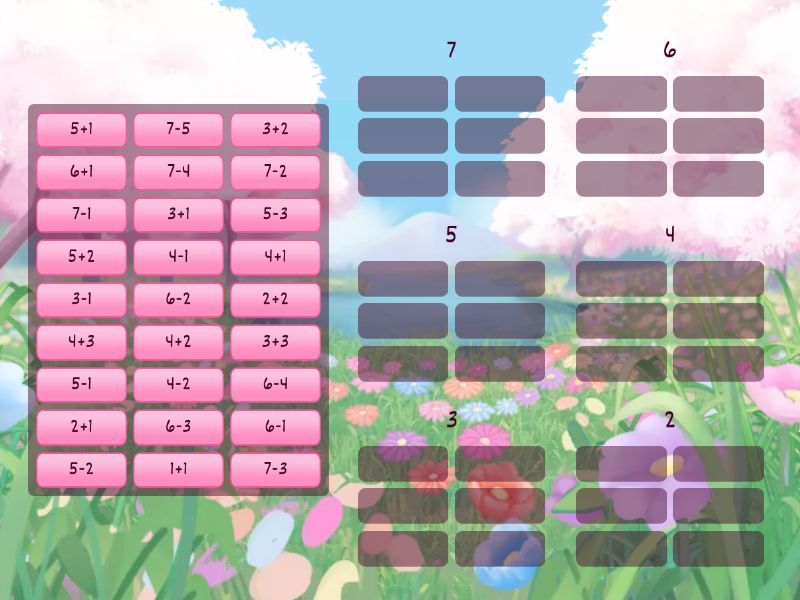Select the 4-1 card
The height and width of the screenshot is (600, 800).
(178, 257)
